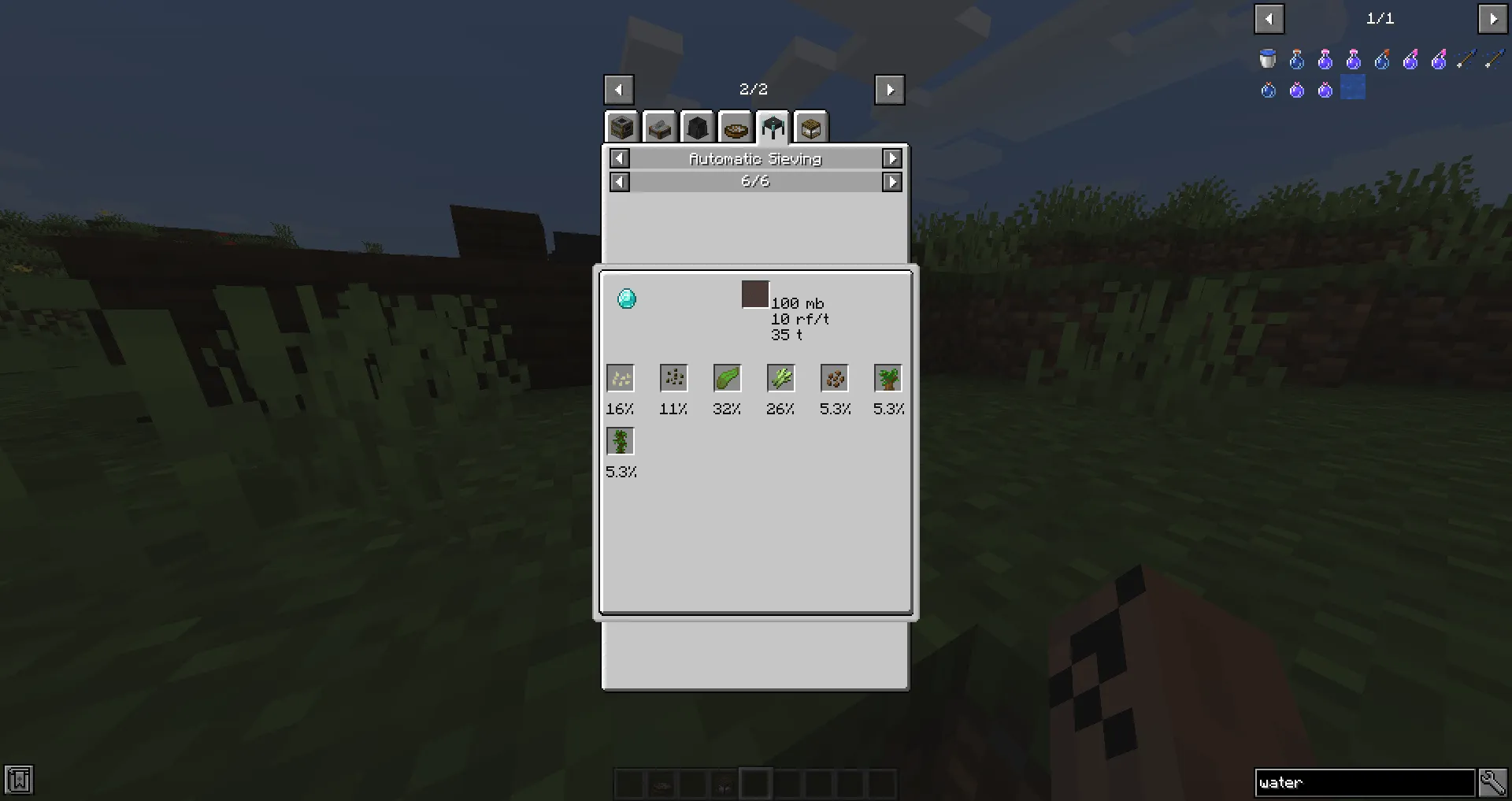Select the 32% kelp output slot
Viewport: 1512px width, 801px height.
pos(726,377)
